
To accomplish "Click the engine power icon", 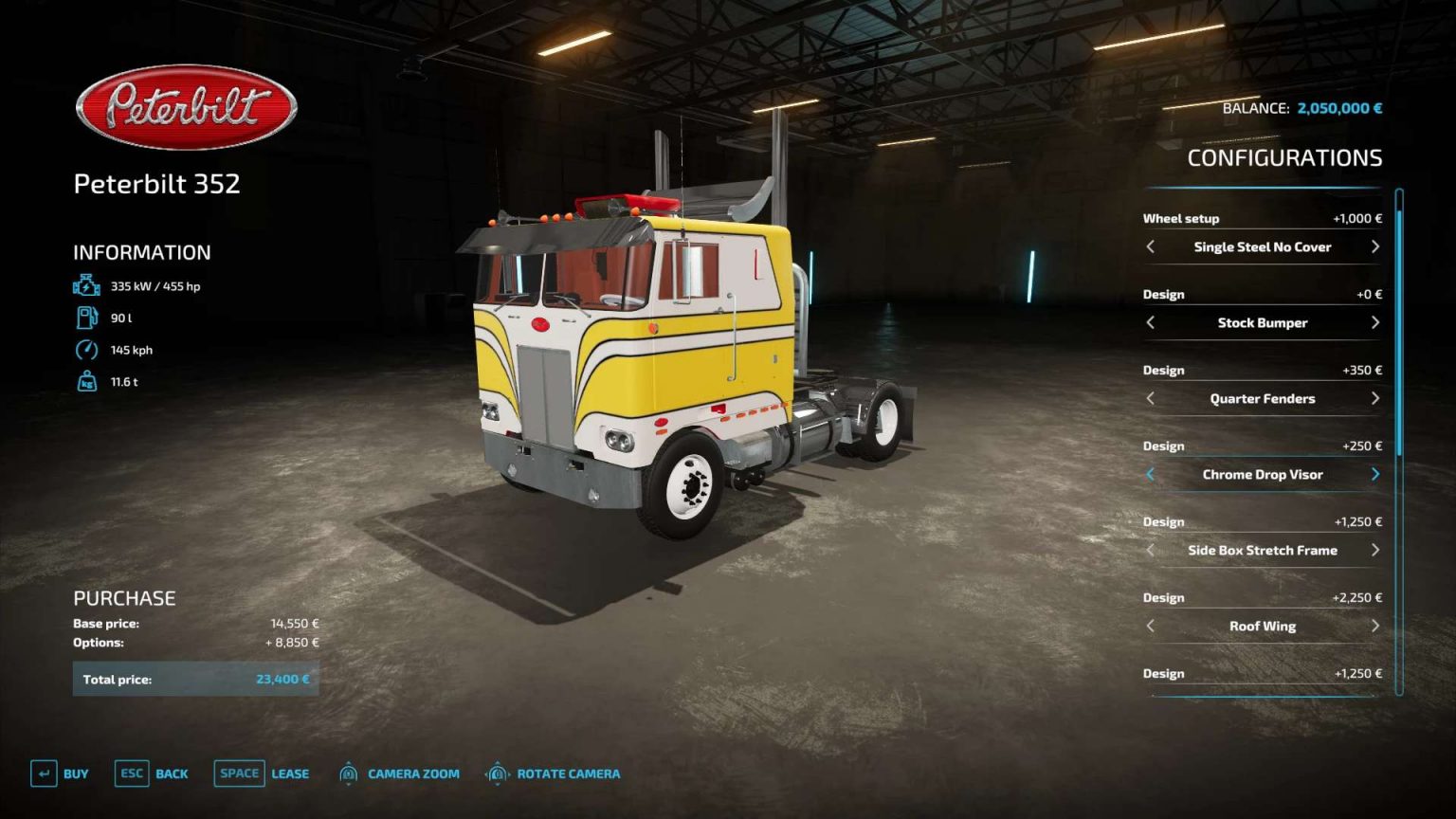I will pyautogui.click(x=85, y=283).
